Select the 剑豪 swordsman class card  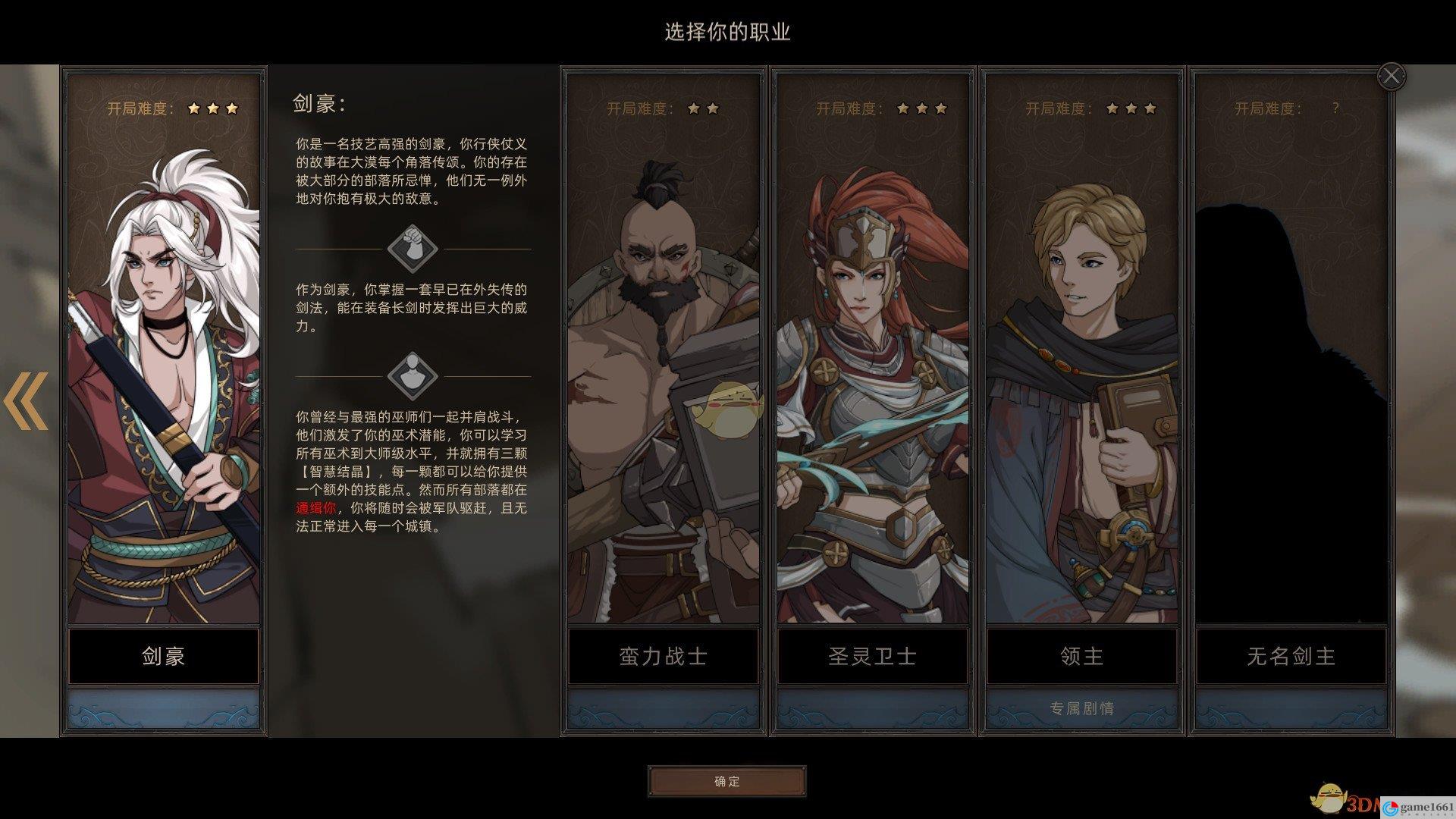pyautogui.click(x=163, y=379)
